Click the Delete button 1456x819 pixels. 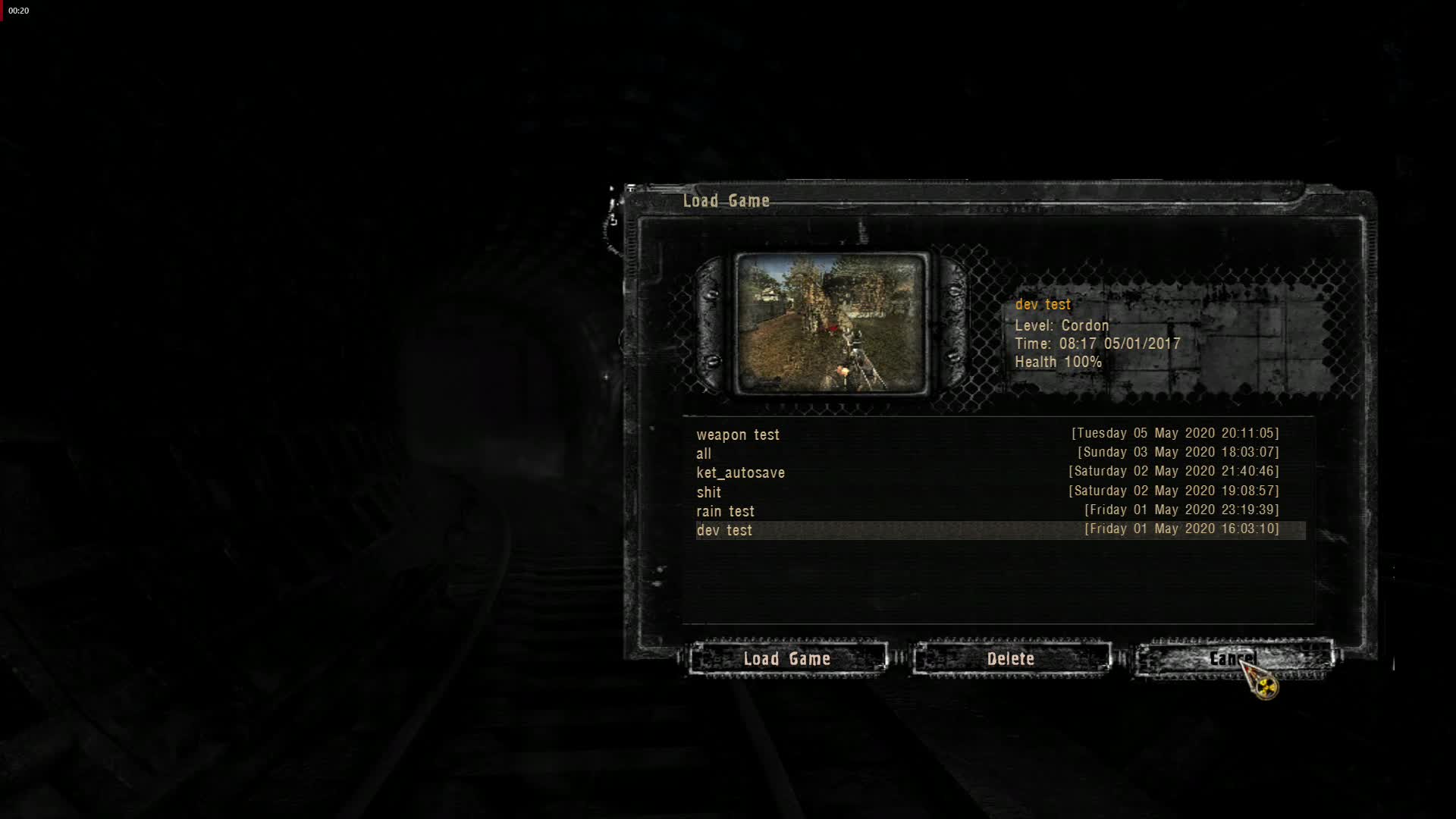(1012, 659)
